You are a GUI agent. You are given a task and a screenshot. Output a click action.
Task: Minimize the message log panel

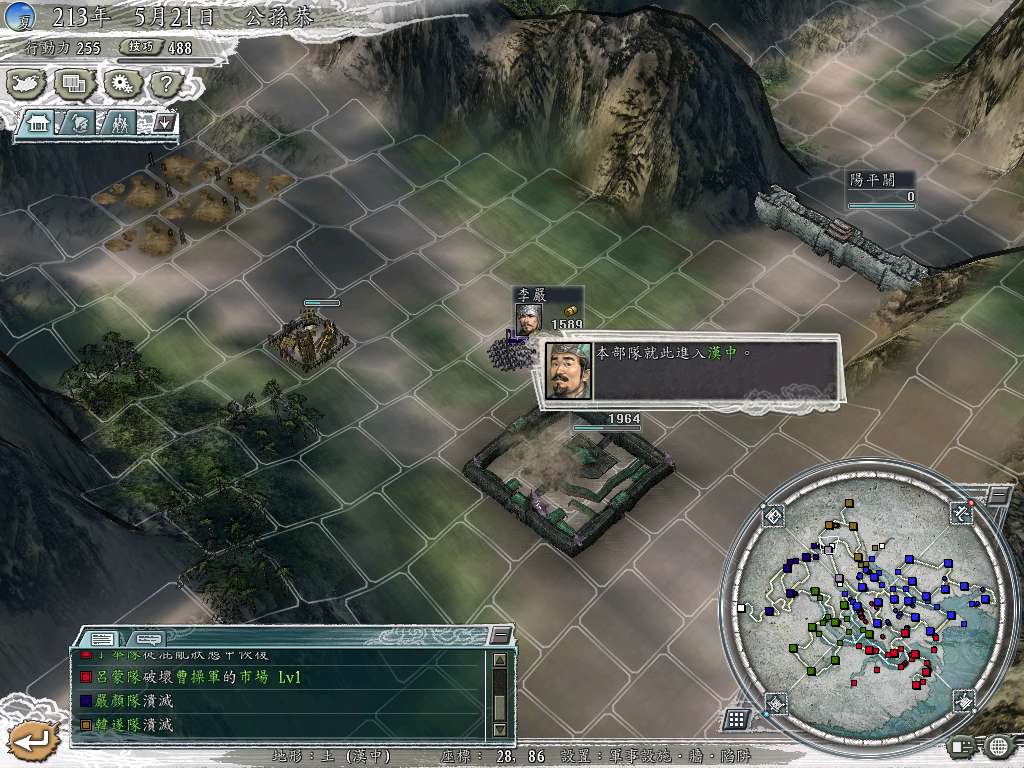pyautogui.click(x=501, y=636)
